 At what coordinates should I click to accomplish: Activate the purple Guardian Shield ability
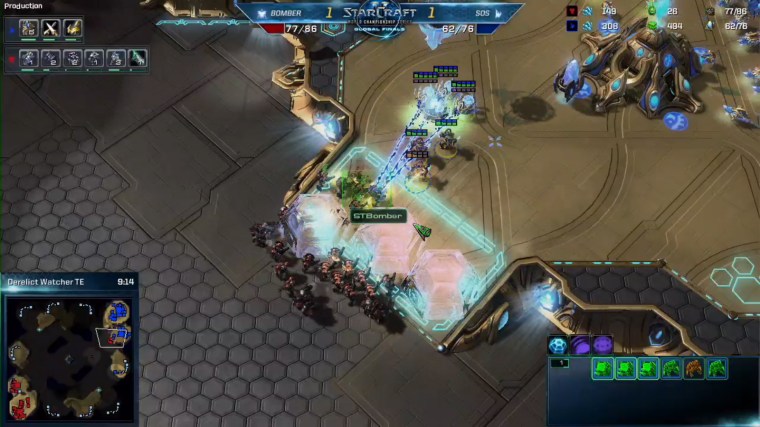pyautogui.click(x=580, y=345)
